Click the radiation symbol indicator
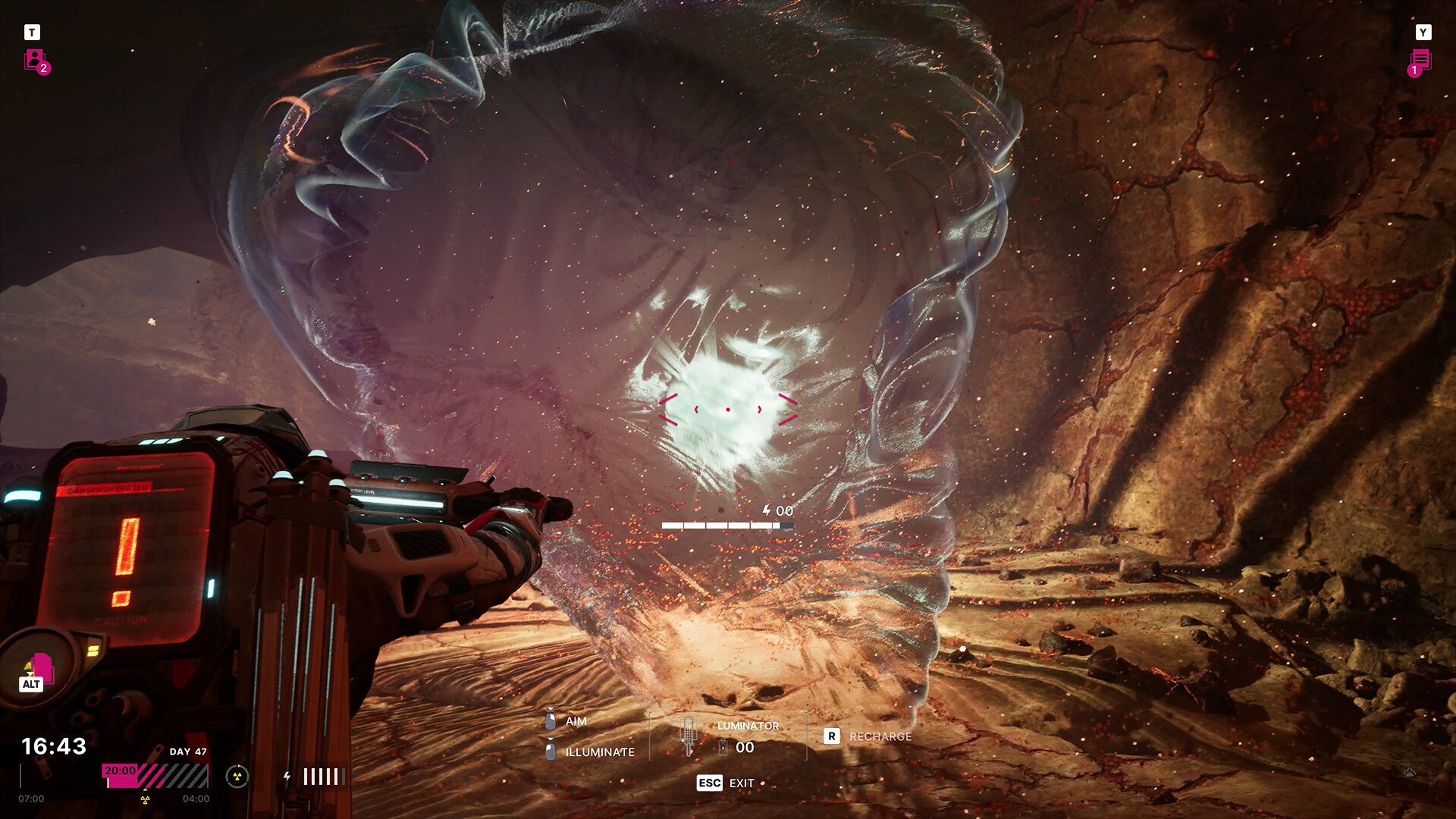This screenshot has height=819, width=1456. [x=237, y=776]
